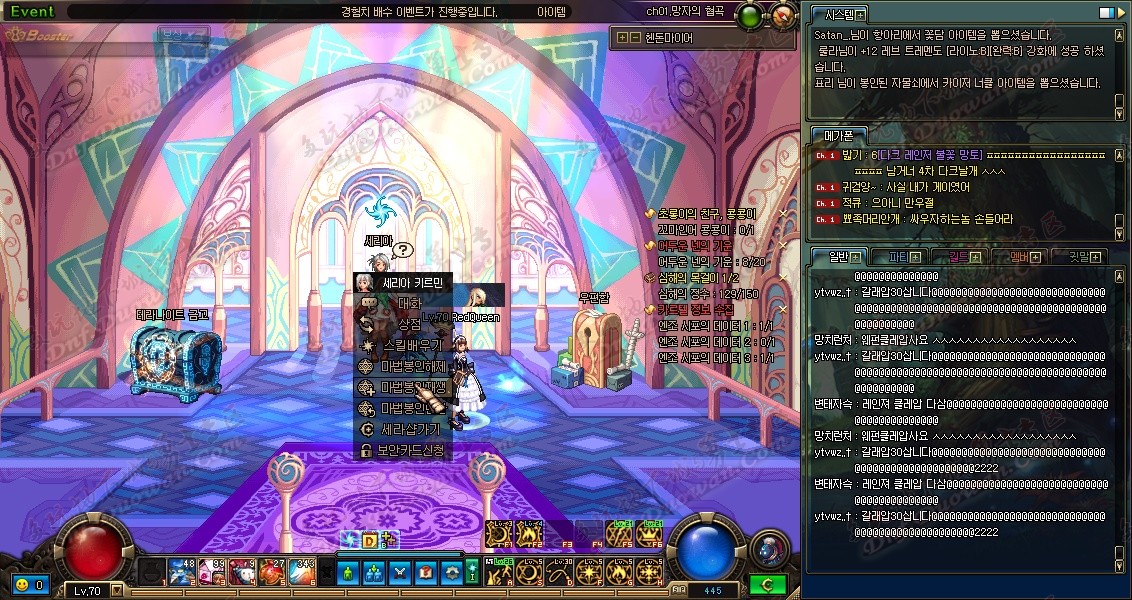
Task: Select 스킬배우기 from the NPC menu
Action: pos(402,345)
